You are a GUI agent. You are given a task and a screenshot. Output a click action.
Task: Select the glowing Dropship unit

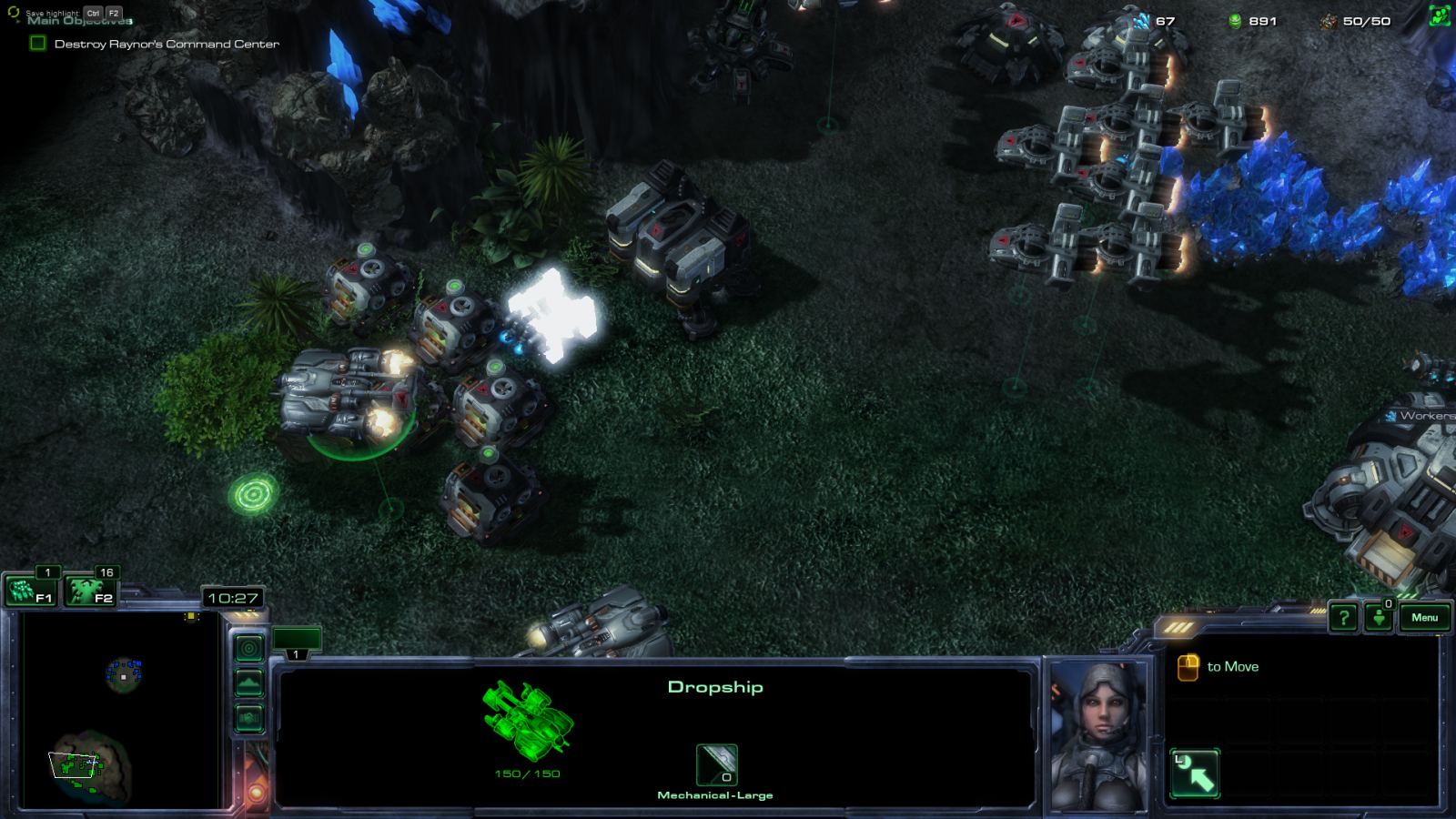pos(552,315)
